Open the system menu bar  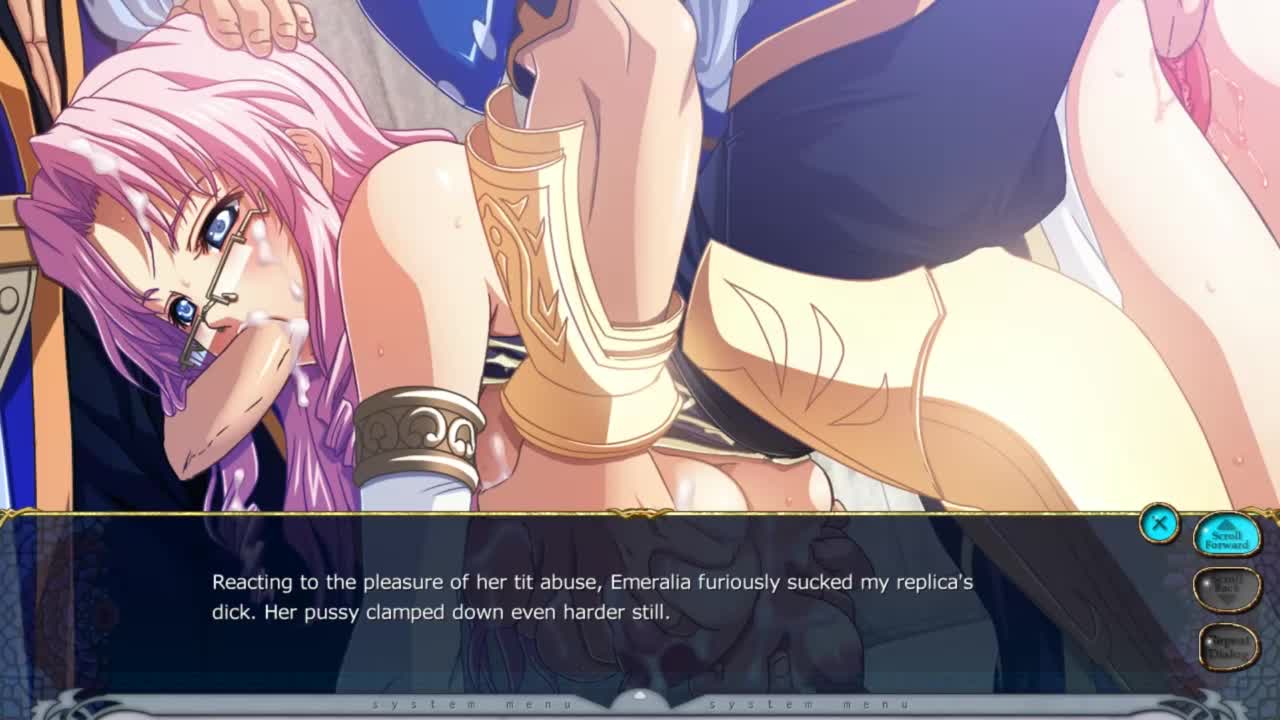click(640, 704)
